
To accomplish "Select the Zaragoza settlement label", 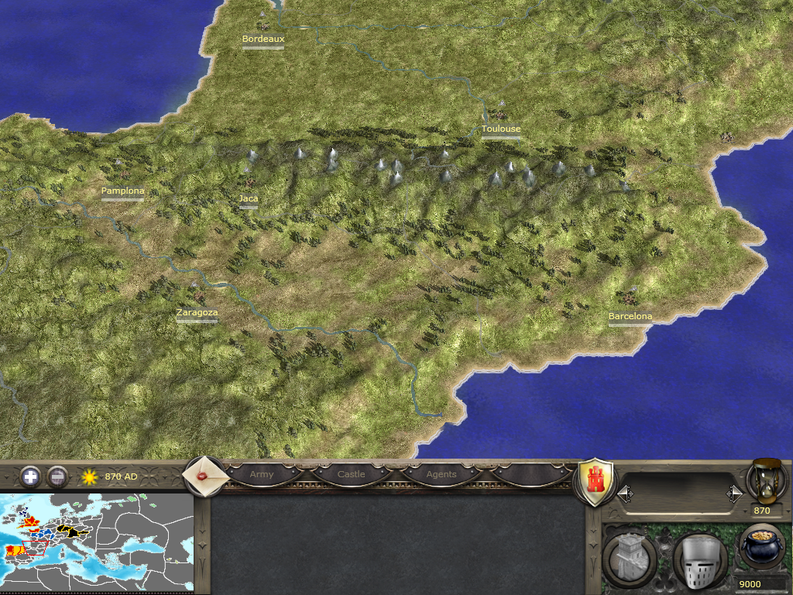I will [x=196, y=312].
